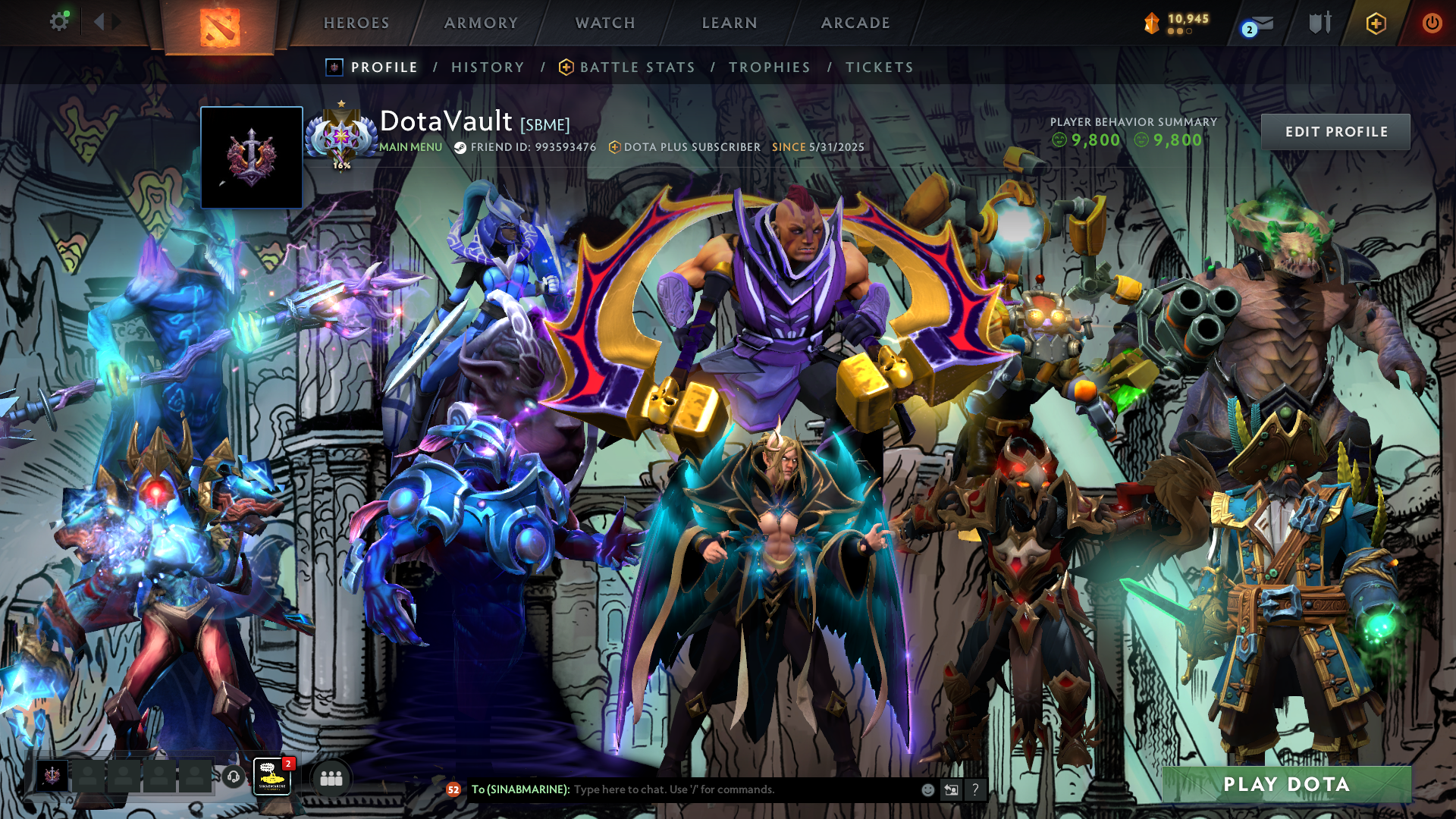Open the Heroes menu

coord(356,23)
